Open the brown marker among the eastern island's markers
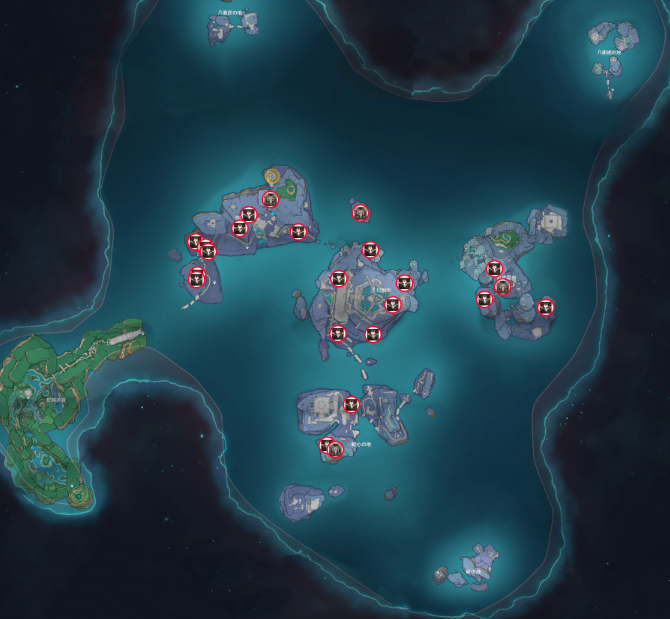This screenshot has width=670, height=619. [503, 287]
